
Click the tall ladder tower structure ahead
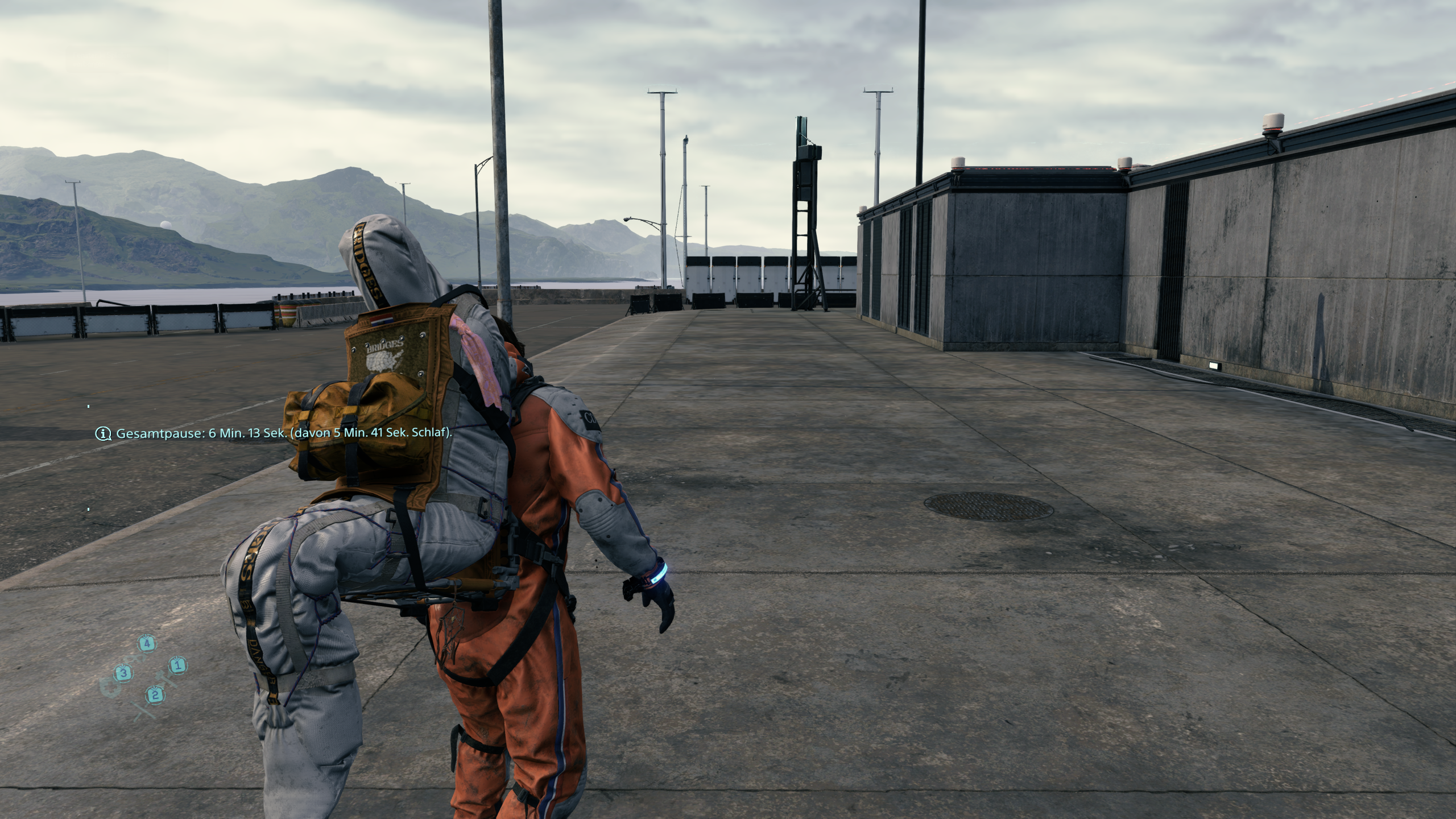pos(805,210)
